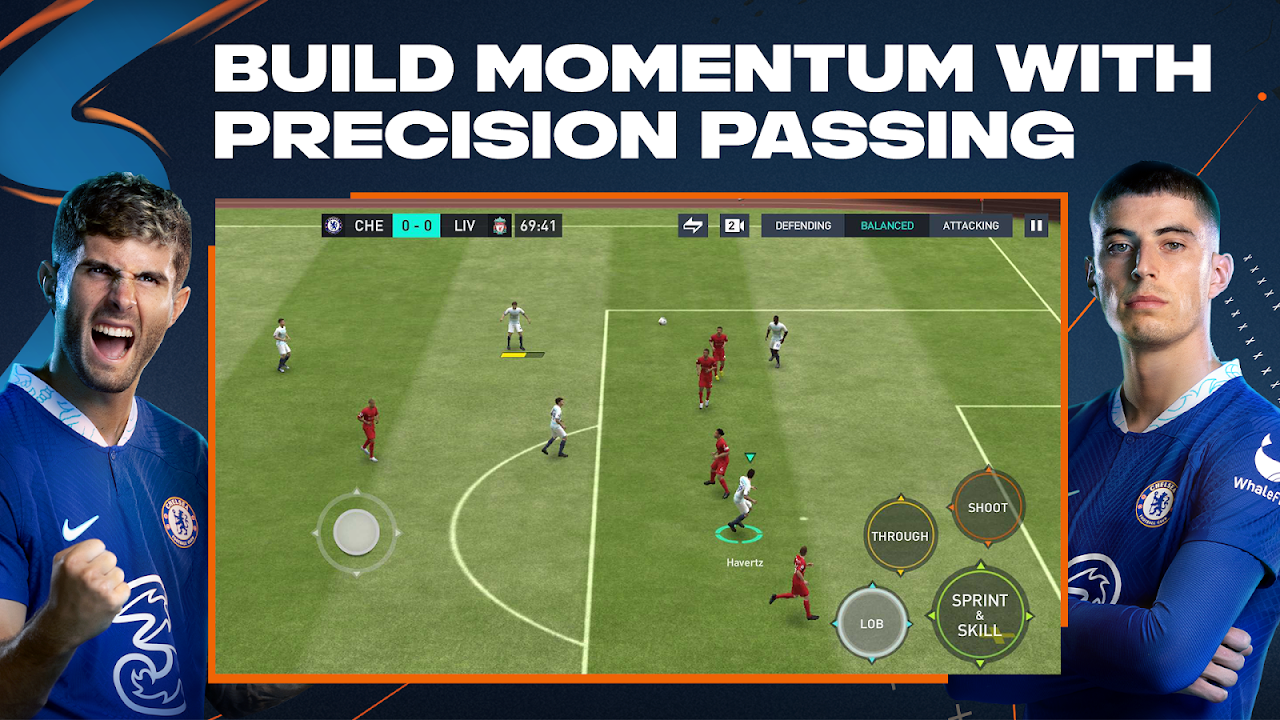Click the swap arrows icon
The width and height of the screenshot is (1280, 720).
pos(693,226)
